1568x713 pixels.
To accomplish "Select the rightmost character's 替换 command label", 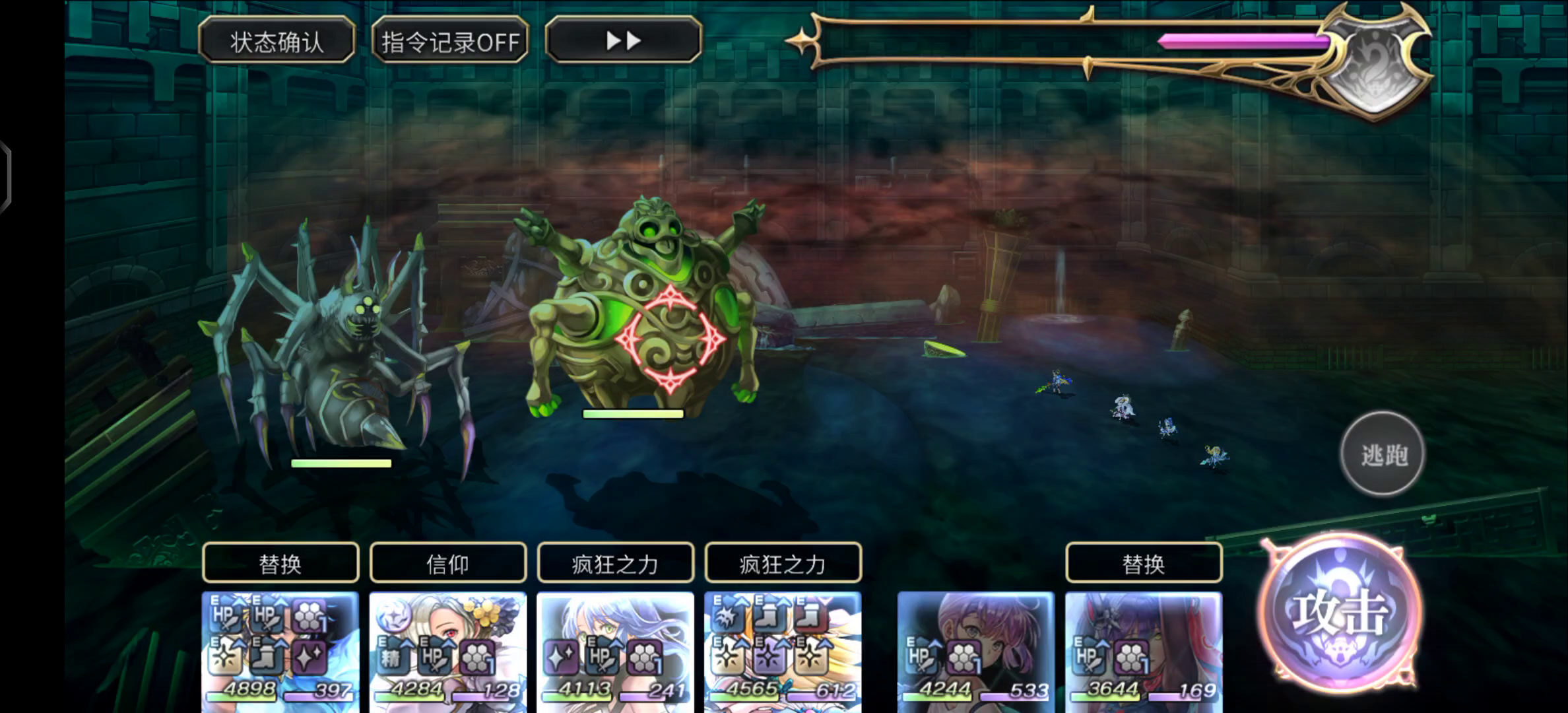I will 1142,564.
